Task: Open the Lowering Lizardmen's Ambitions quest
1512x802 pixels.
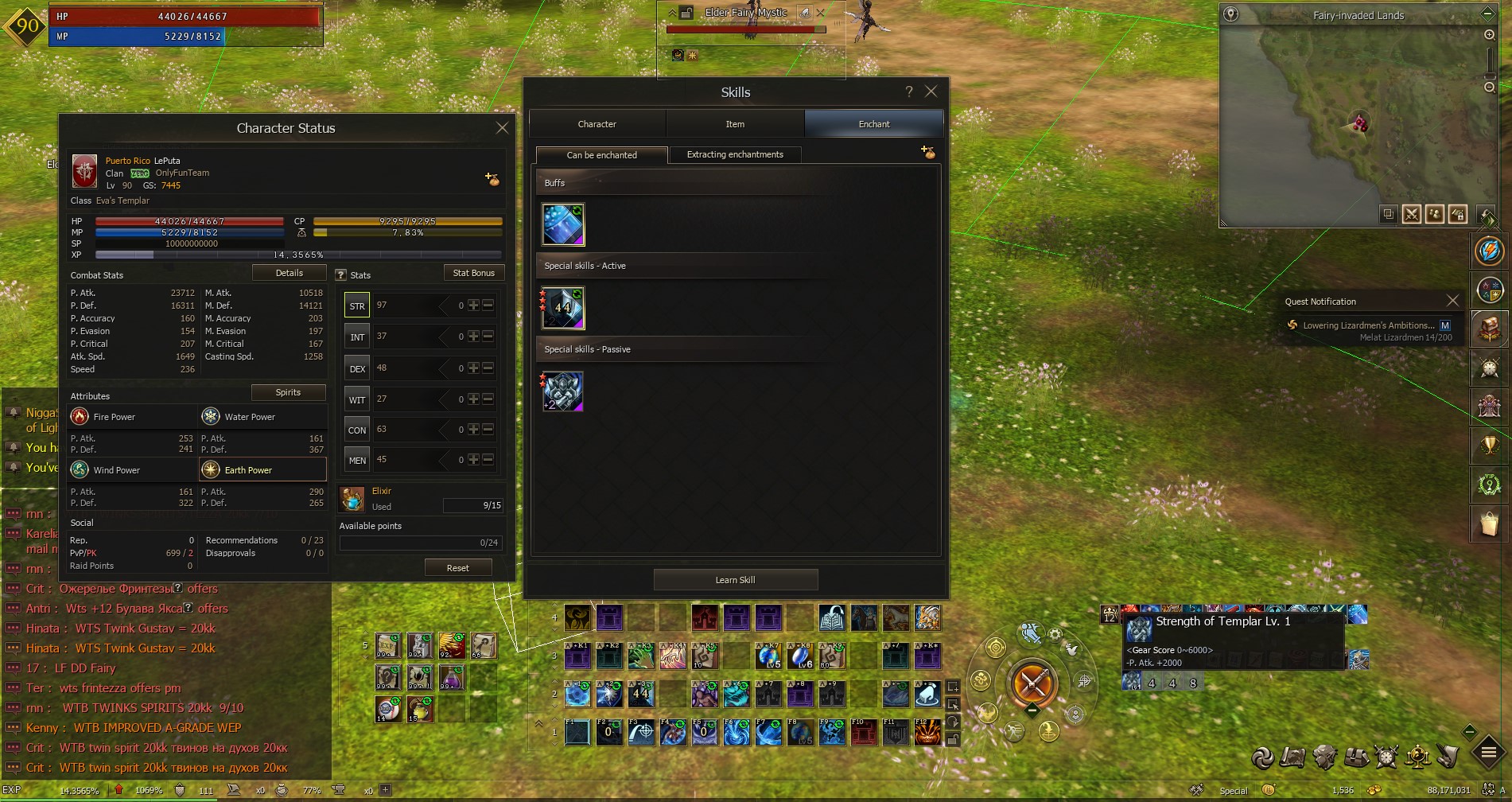Action: pyautogui.click(x=1368, y=325)
